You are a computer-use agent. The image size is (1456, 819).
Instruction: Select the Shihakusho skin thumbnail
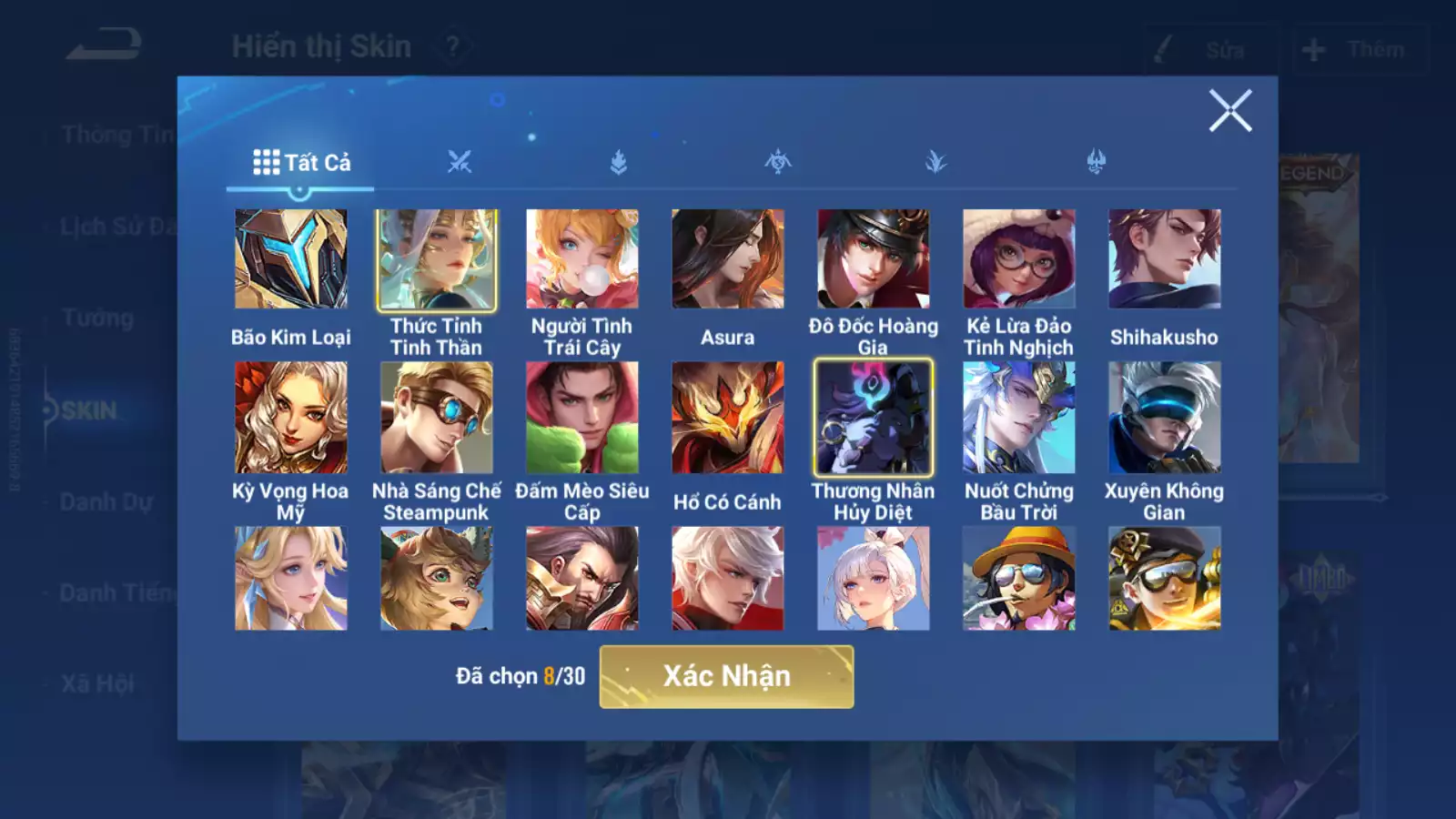[1165, 259]
